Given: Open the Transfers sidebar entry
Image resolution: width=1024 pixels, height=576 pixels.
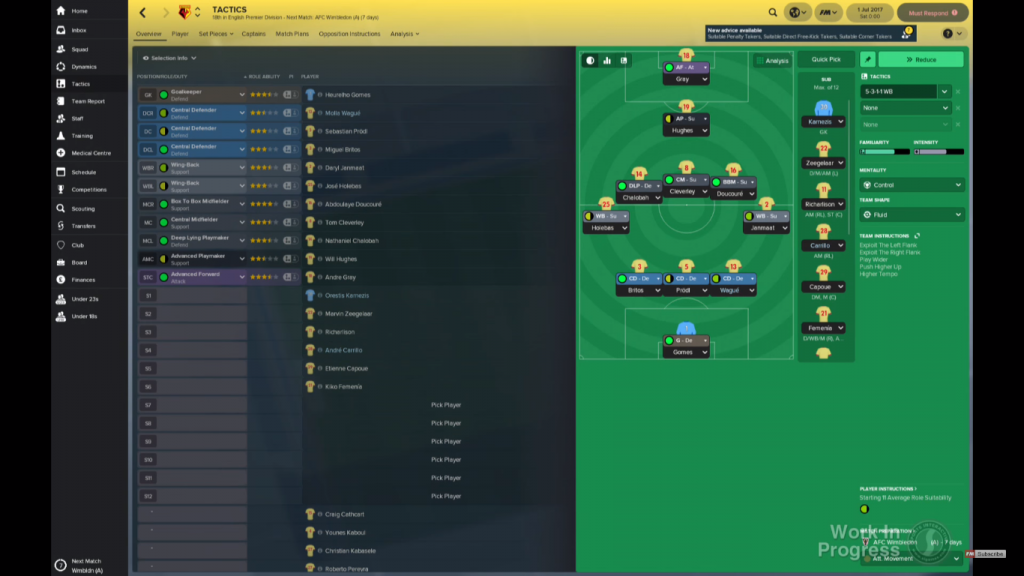Looking at the screenshot, I should (83, 226).
